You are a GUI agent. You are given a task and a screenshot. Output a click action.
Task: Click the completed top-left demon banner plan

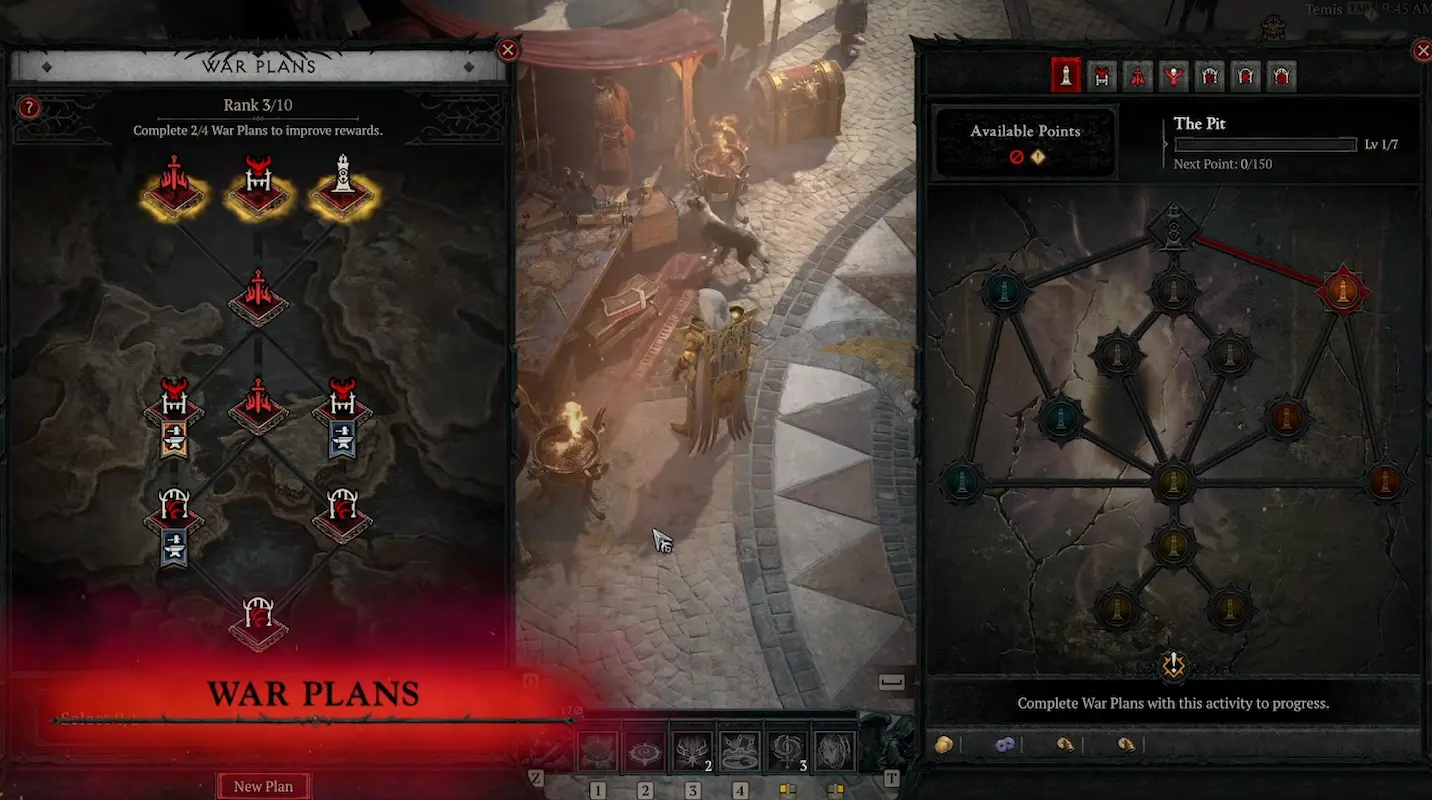(x=173, y=188)
